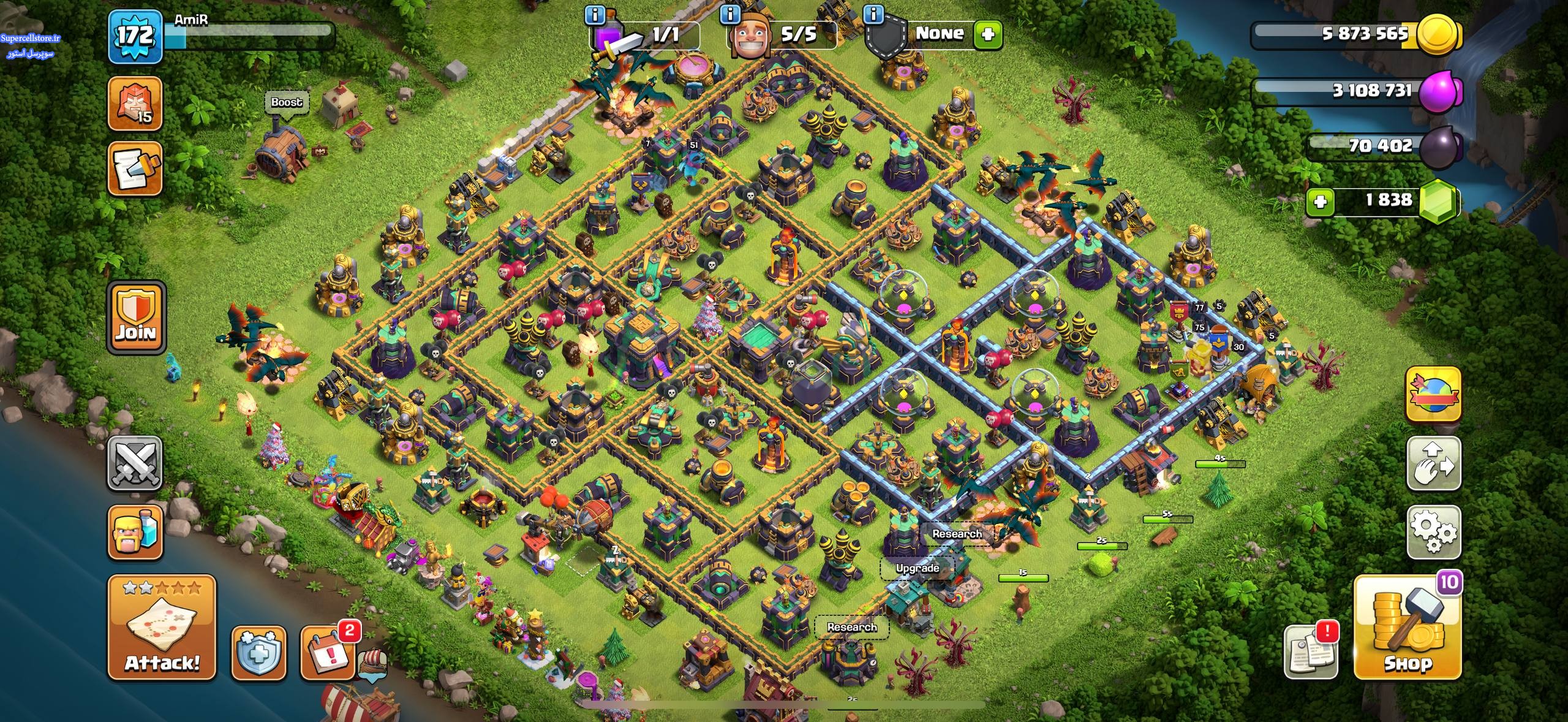The height and width of the screenshot is (722, 1568).
Task: Open the trophy league badge showing 15
Action: (x=135, y=103)
